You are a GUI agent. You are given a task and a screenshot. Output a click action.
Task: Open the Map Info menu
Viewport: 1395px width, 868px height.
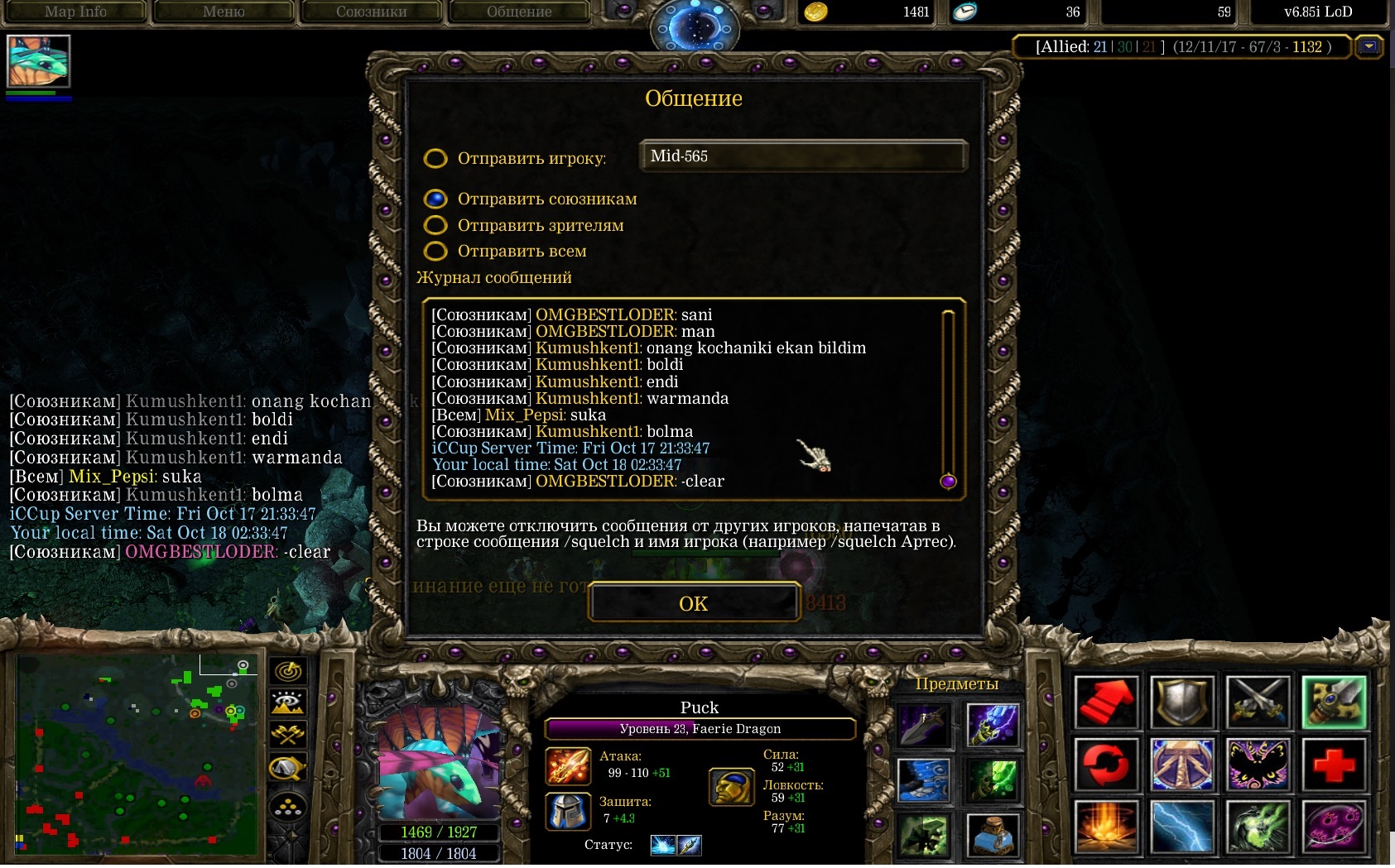[75, 12]
